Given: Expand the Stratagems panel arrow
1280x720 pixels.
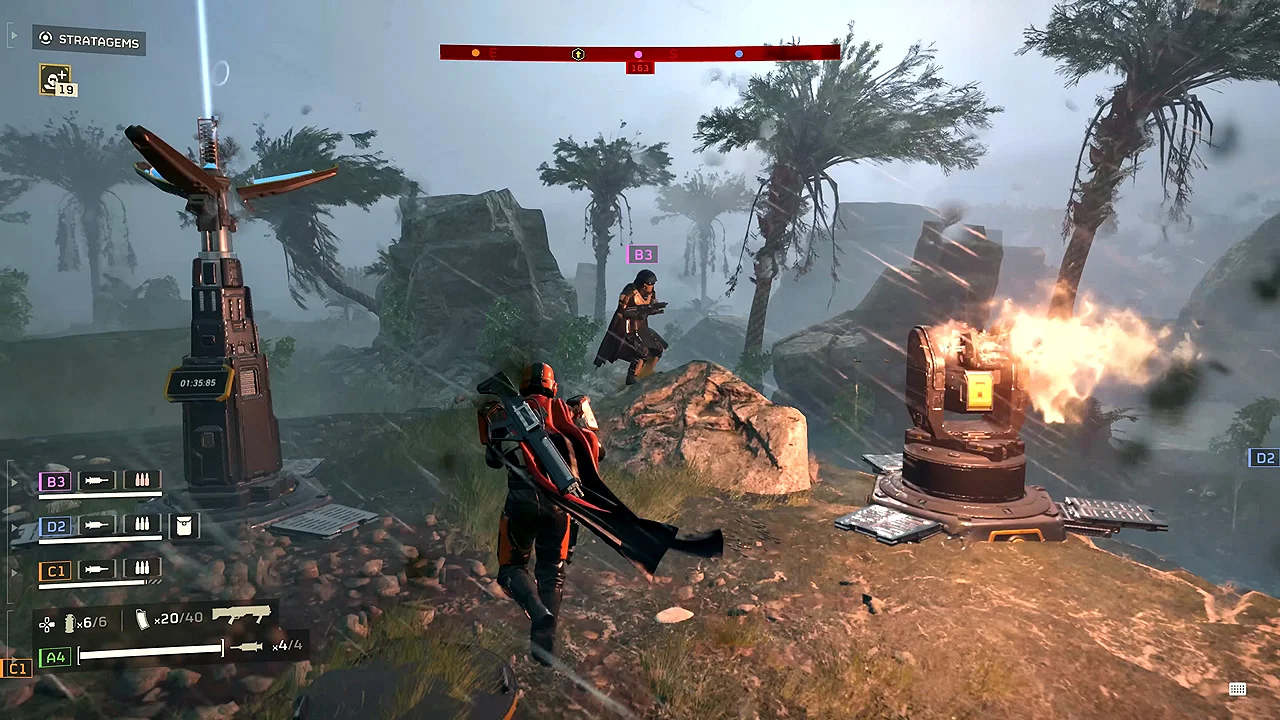Looking at the screenshot, I should click(x=13, y=35).
